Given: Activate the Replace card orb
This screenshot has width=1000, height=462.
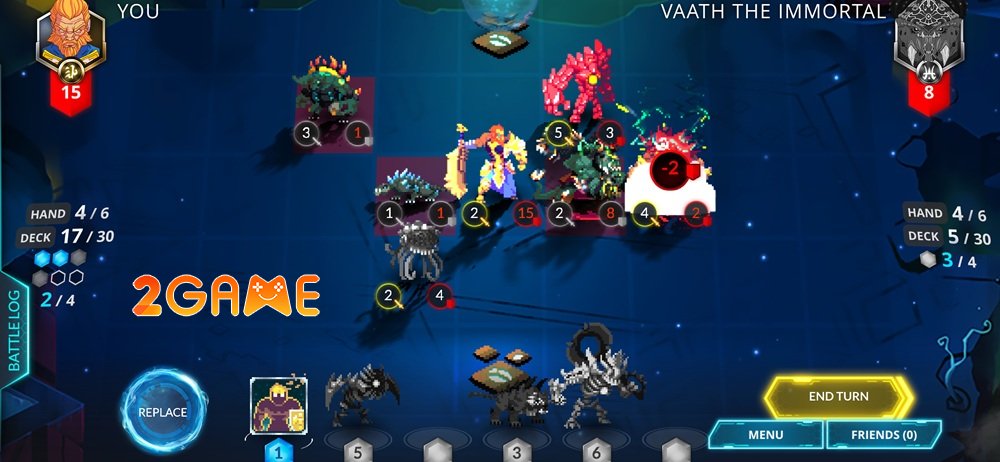Looking at the screenshot, I should tap(163, 412).
